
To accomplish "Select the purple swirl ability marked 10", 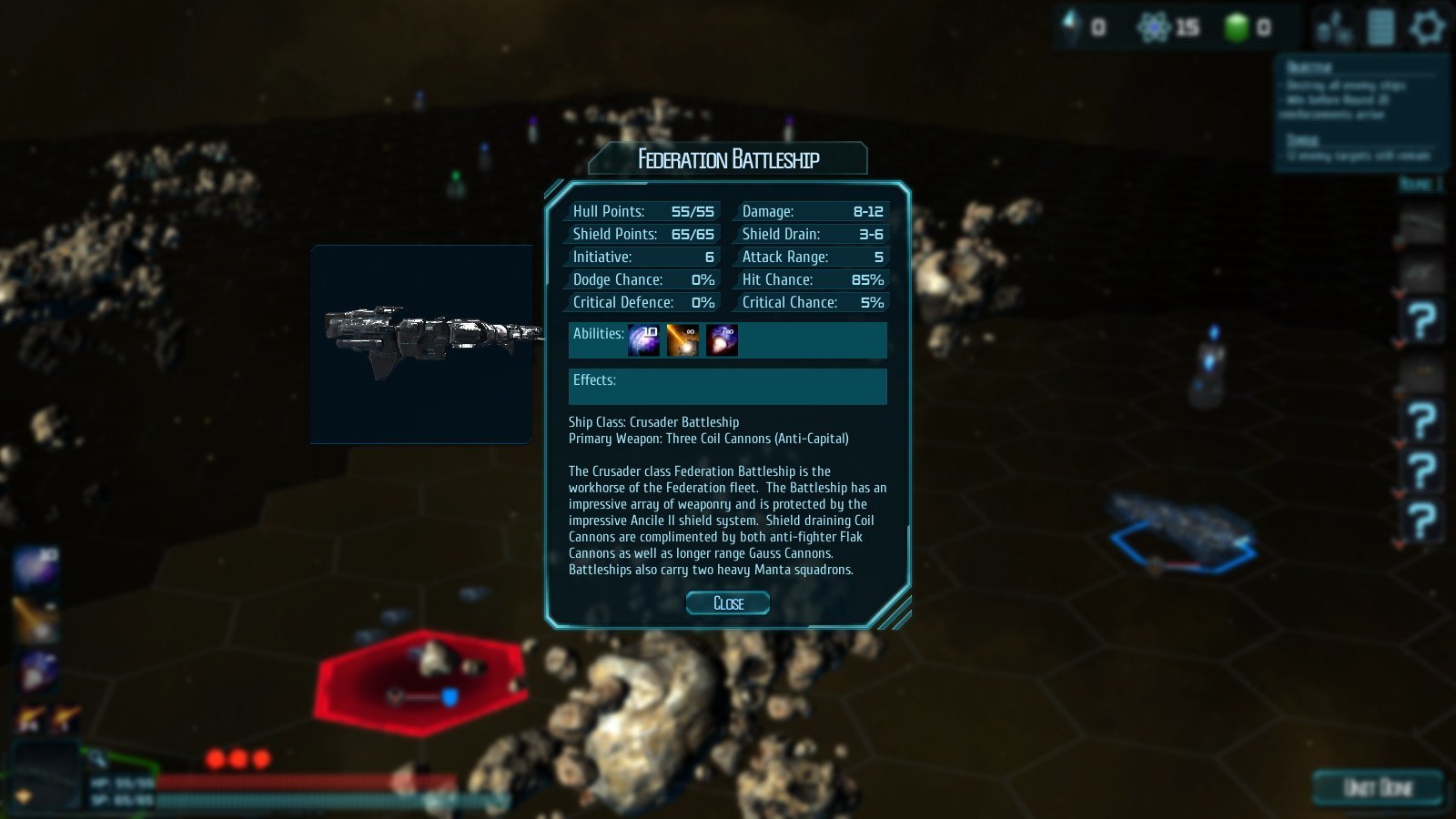I will tap(644, 340).
